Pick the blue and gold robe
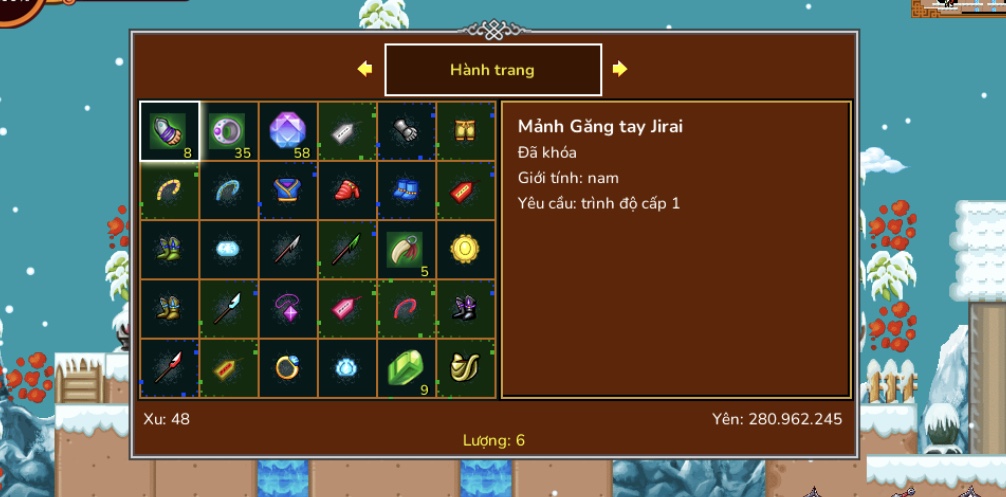Screen dimensions: 1006x497 pos(288,190)
